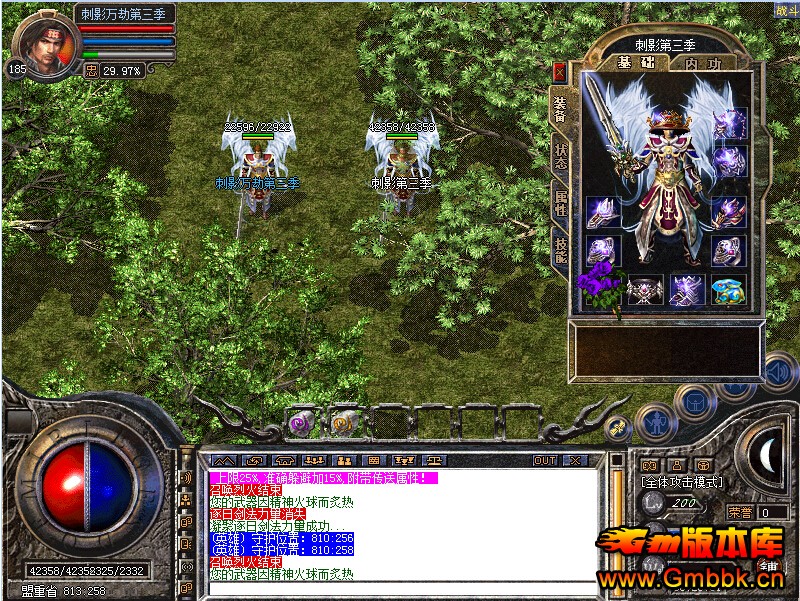This screenshot has width=800, height=601.
Task: Toggle the sound speaker button
Action: coord(775,373)
